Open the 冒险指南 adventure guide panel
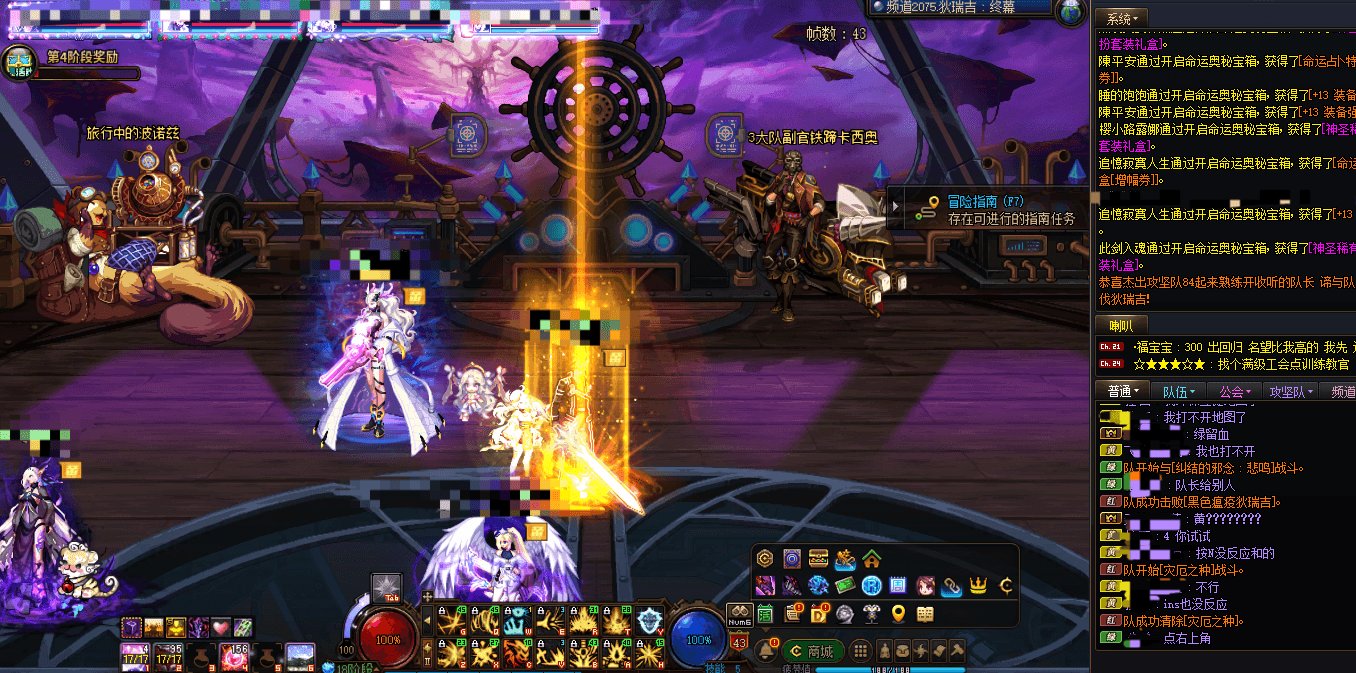 pos(985,209)
